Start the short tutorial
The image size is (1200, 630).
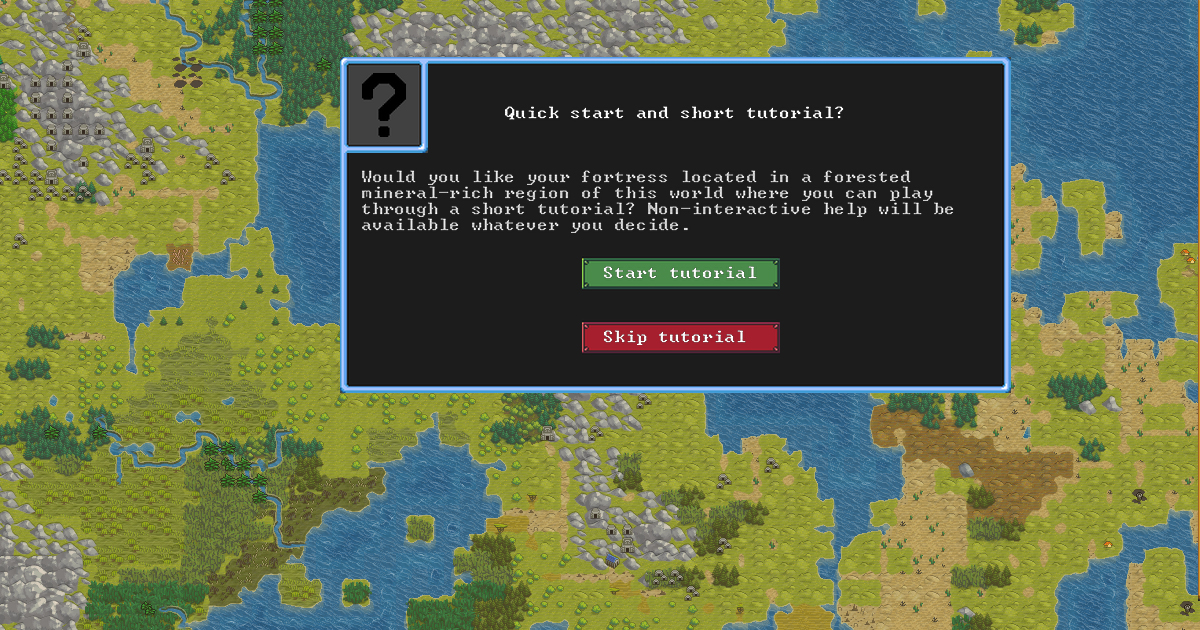point(680,273)
